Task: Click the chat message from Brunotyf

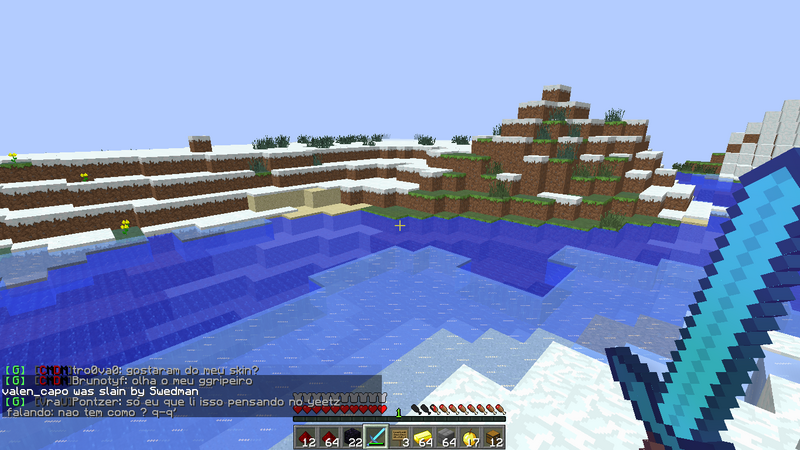Action: pos(150,381)
